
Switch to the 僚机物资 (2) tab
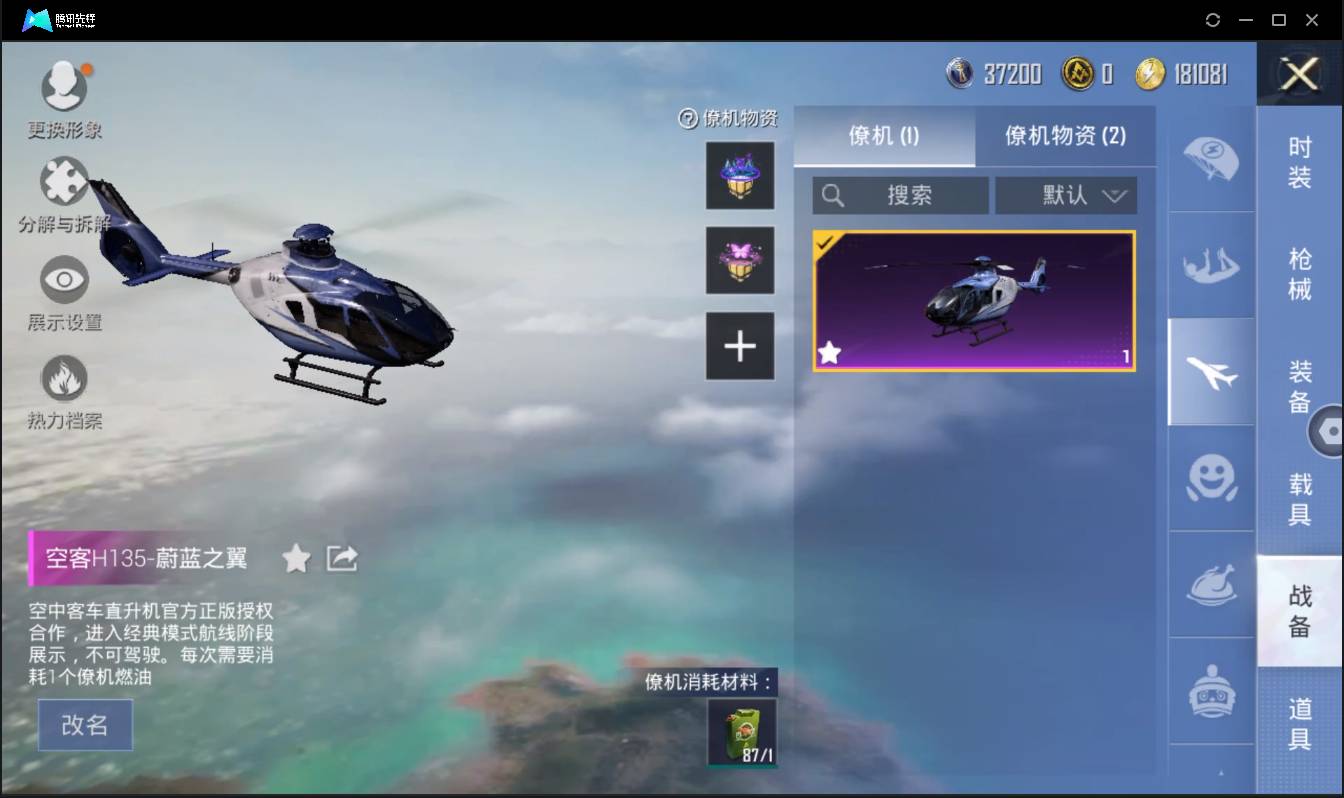click(x=1066, y=136)
